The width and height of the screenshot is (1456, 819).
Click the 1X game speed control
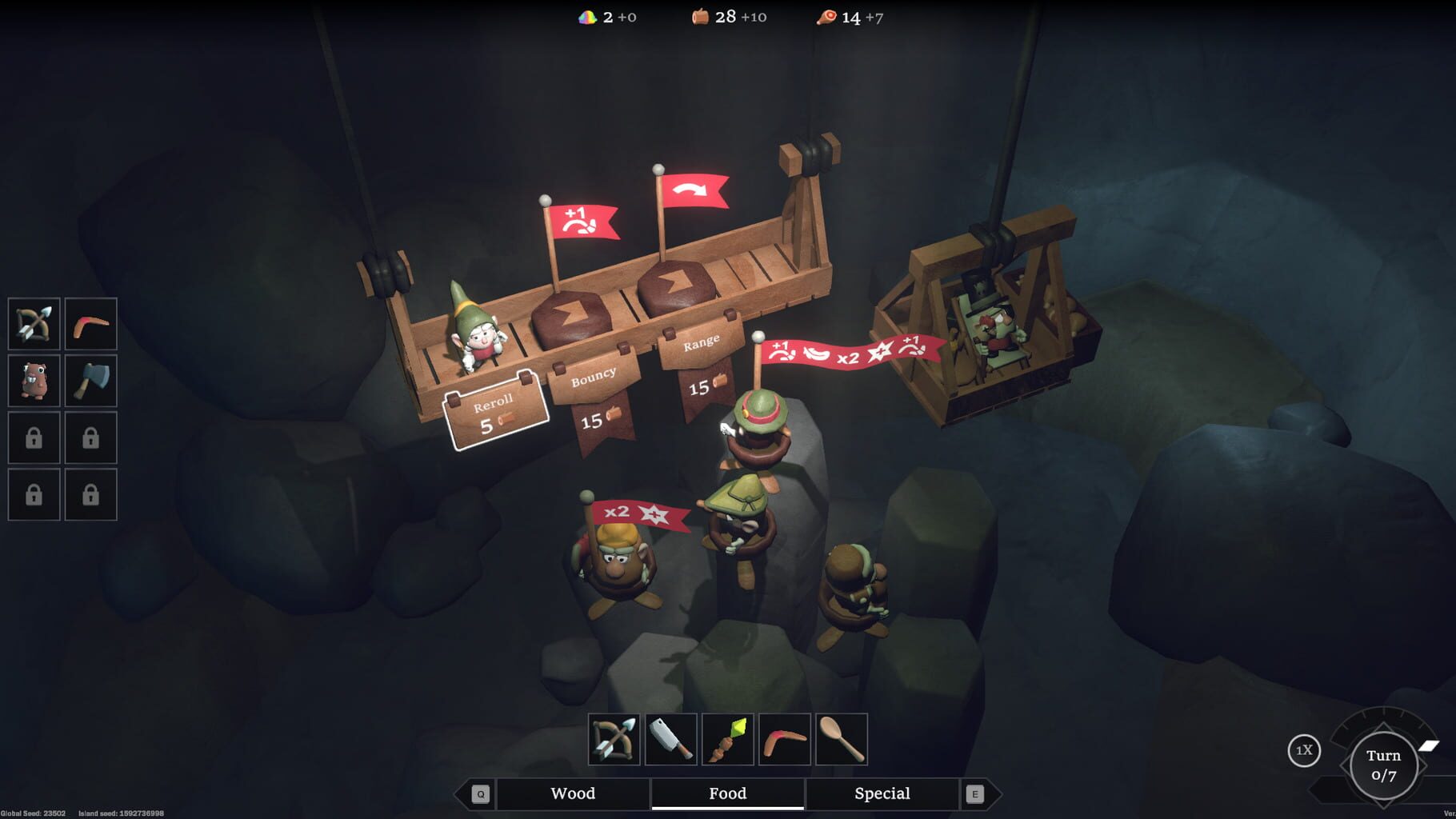(x=1303, y=750)
